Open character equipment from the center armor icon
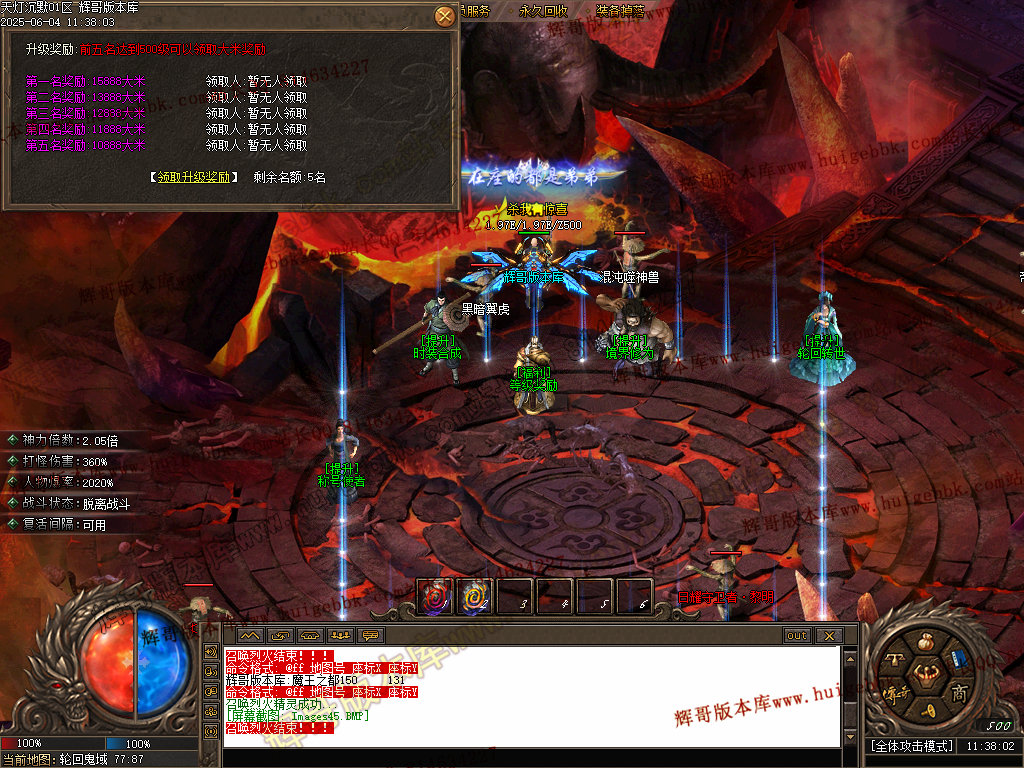1024x768 pixels. (x=925, y=675)
